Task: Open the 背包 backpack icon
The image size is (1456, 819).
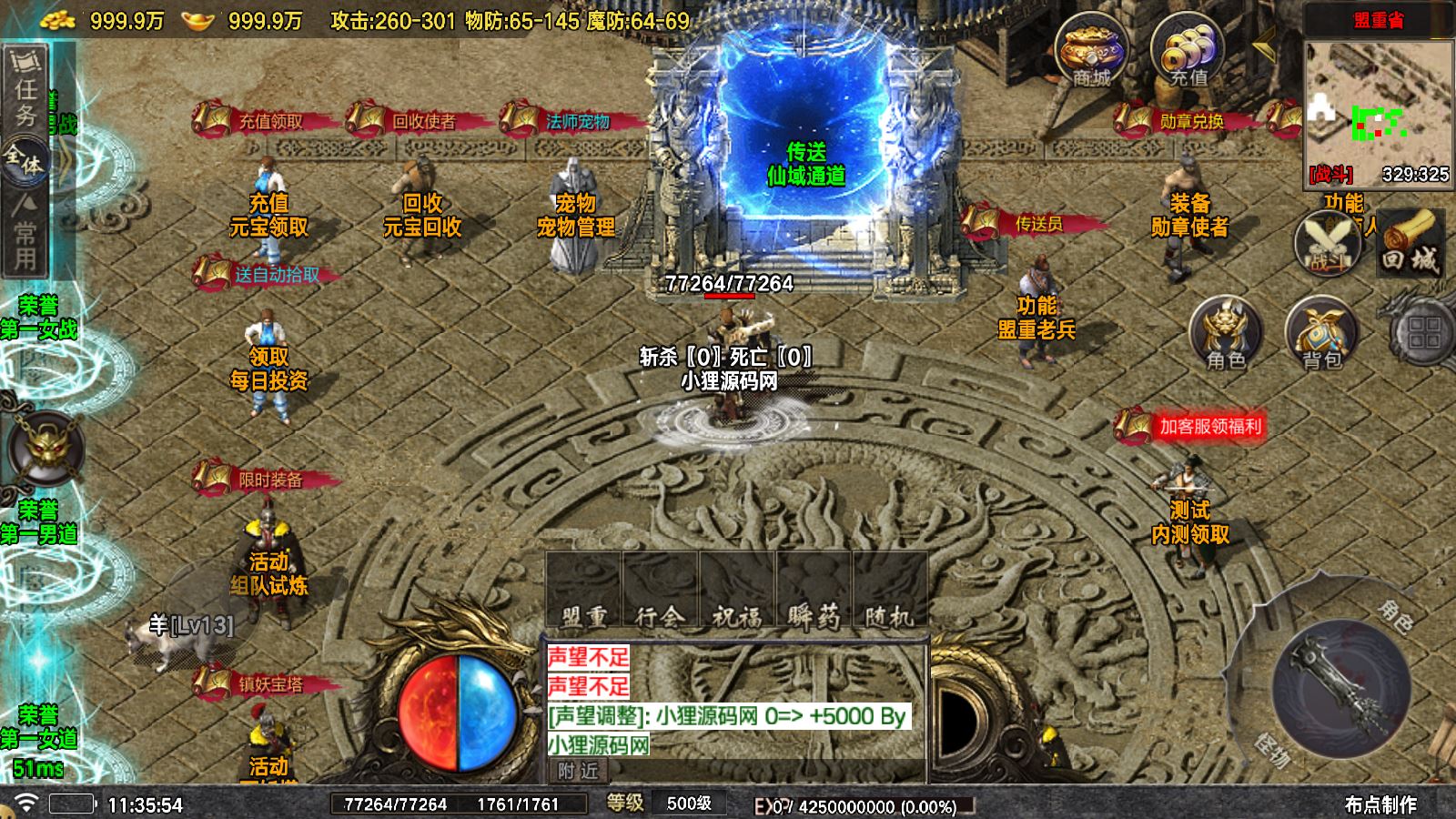Action: (1321, 333)
